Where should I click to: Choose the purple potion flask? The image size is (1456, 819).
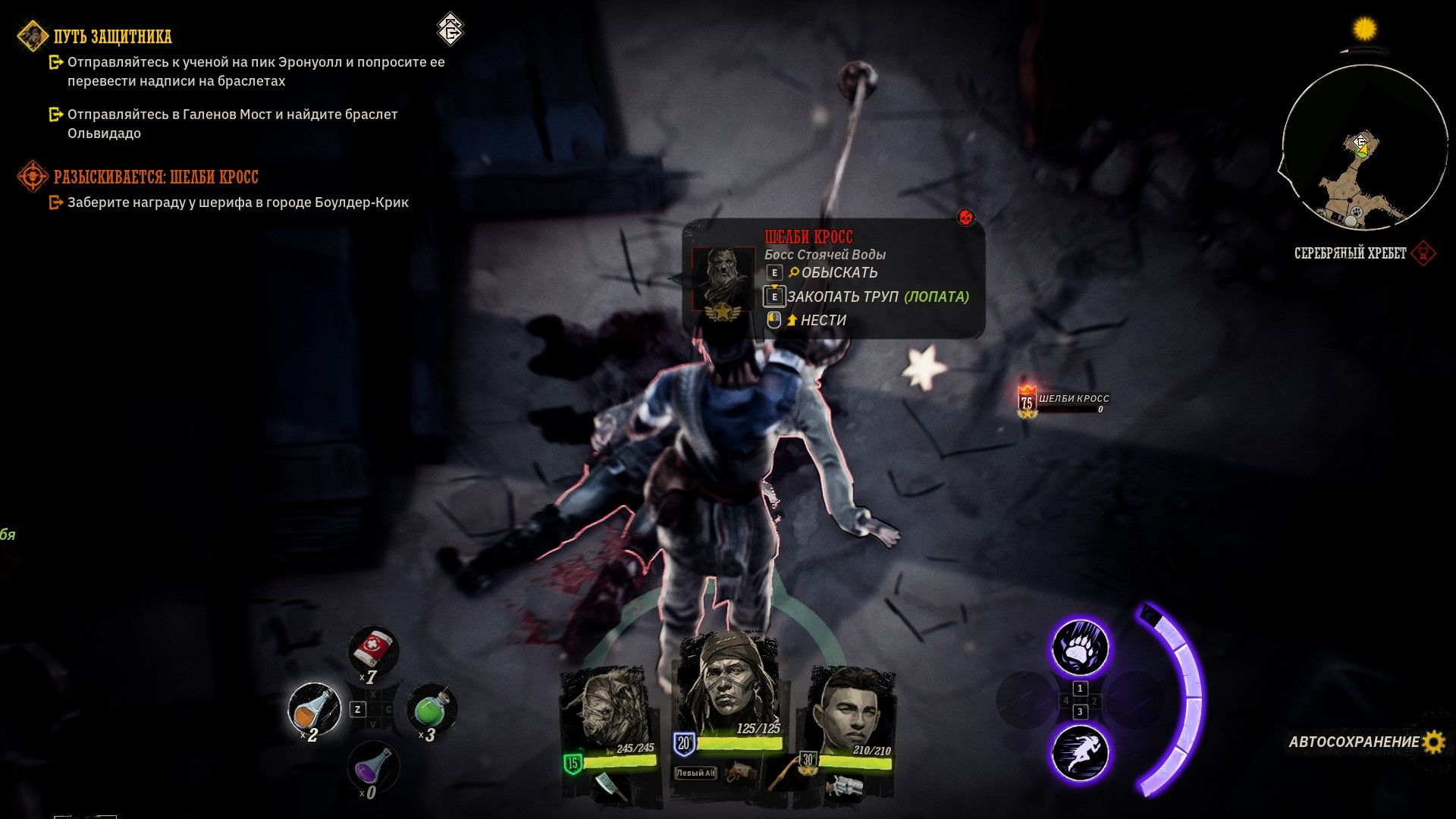[373, 767]
